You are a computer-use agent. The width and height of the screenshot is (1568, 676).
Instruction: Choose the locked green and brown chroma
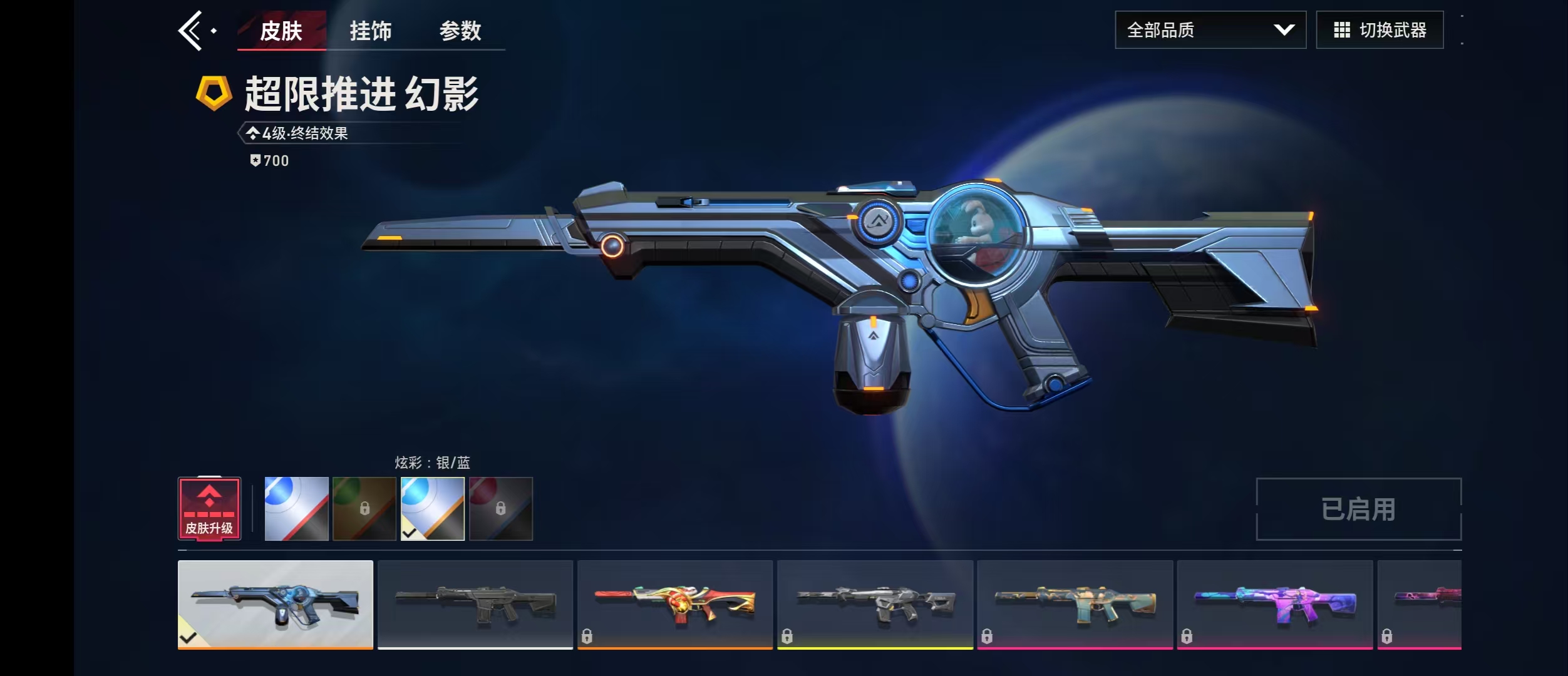pos(364,508)
